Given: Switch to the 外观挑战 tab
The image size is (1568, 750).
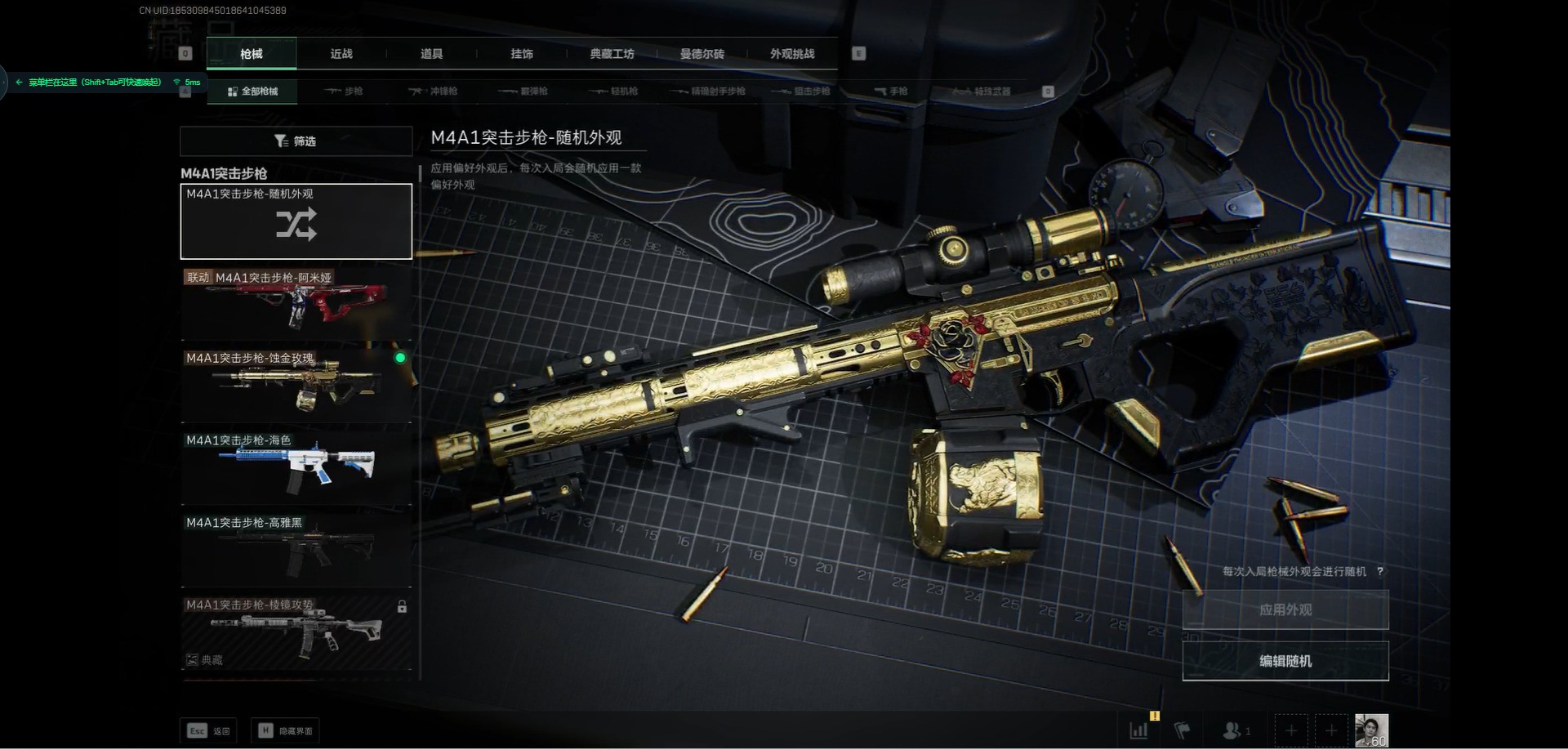Looking at the screenshot, I should pos(792,54).
